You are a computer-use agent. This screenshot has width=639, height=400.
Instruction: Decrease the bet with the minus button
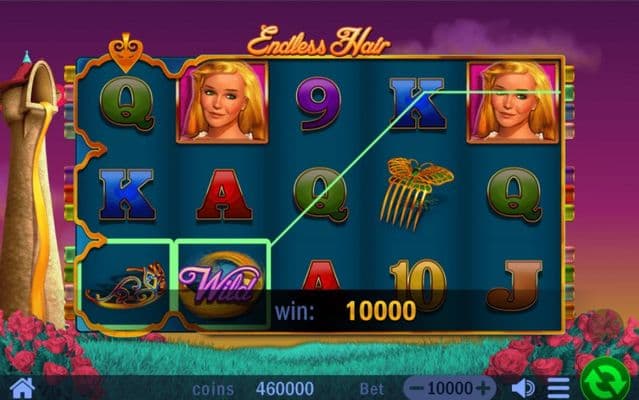point(419,388)
